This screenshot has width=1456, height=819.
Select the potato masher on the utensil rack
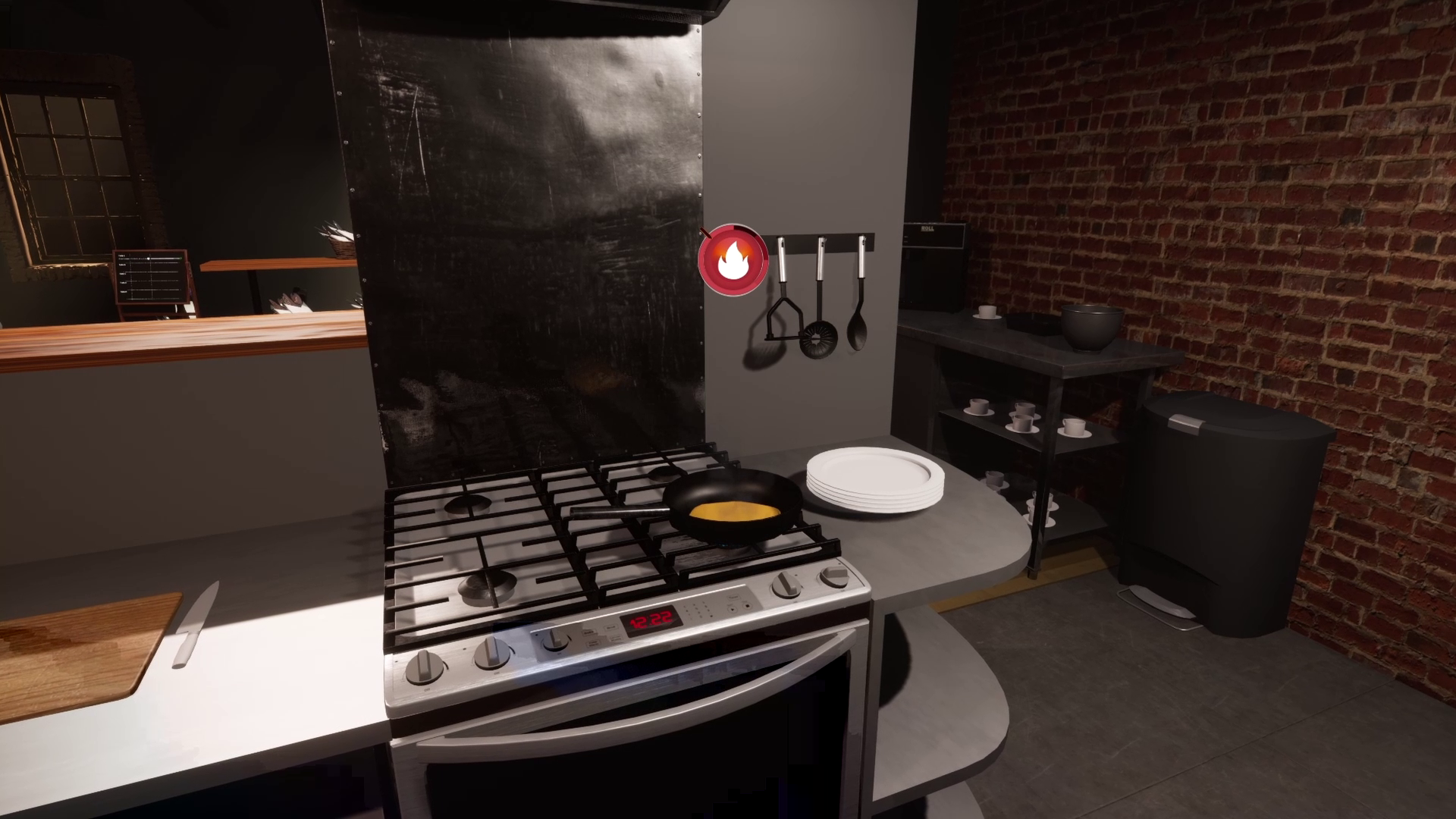click(785, 318)
